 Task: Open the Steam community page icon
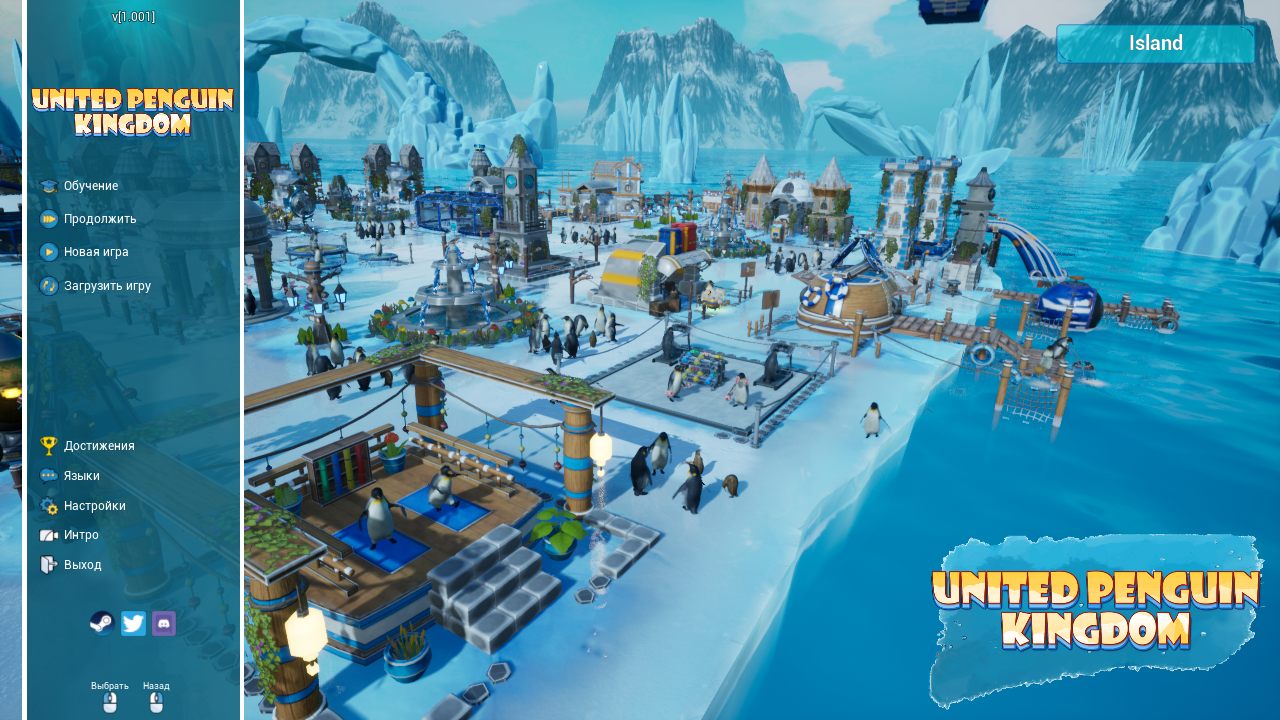(103, 623)
